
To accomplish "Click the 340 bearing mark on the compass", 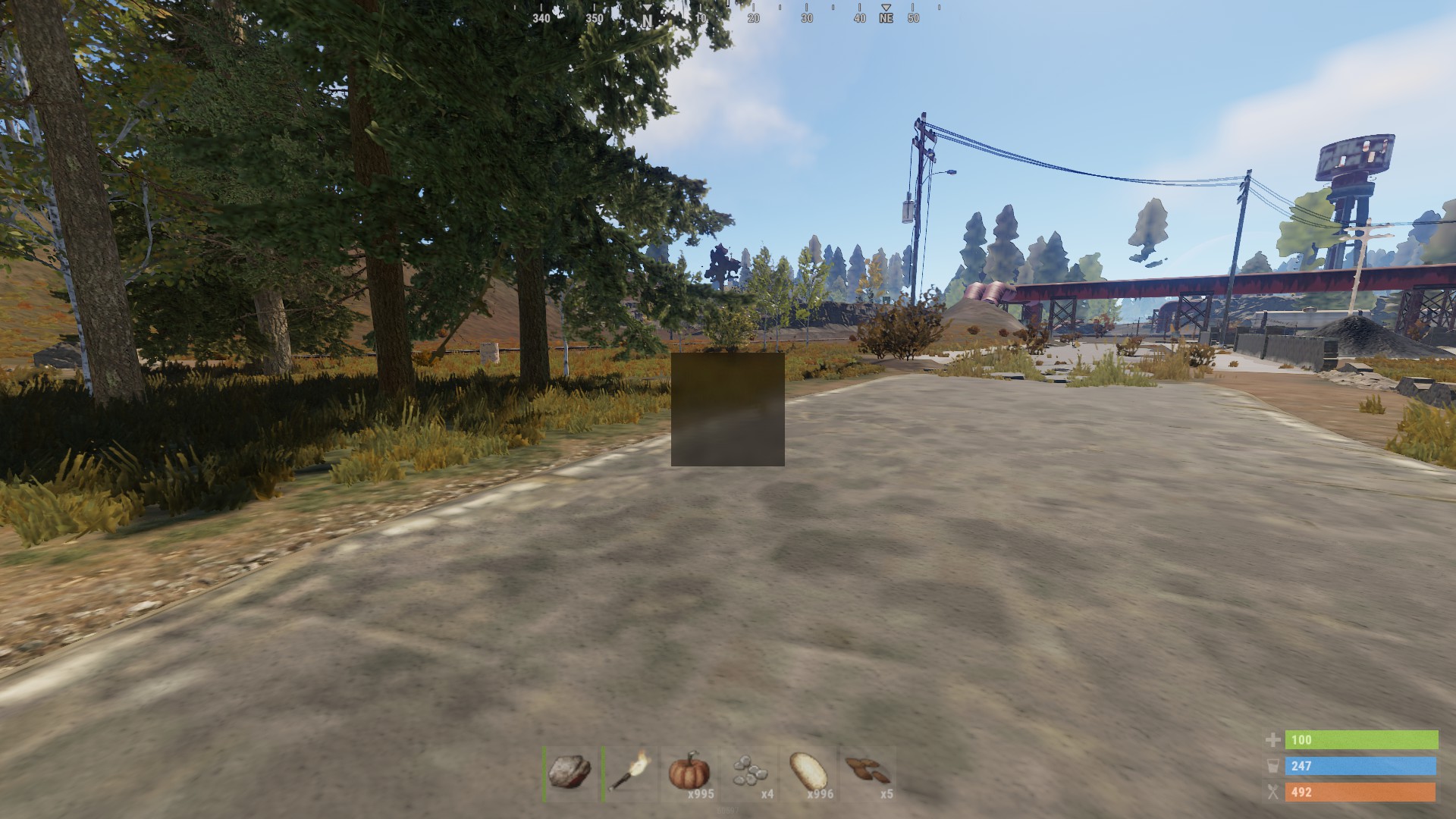I will pos(541,19).
